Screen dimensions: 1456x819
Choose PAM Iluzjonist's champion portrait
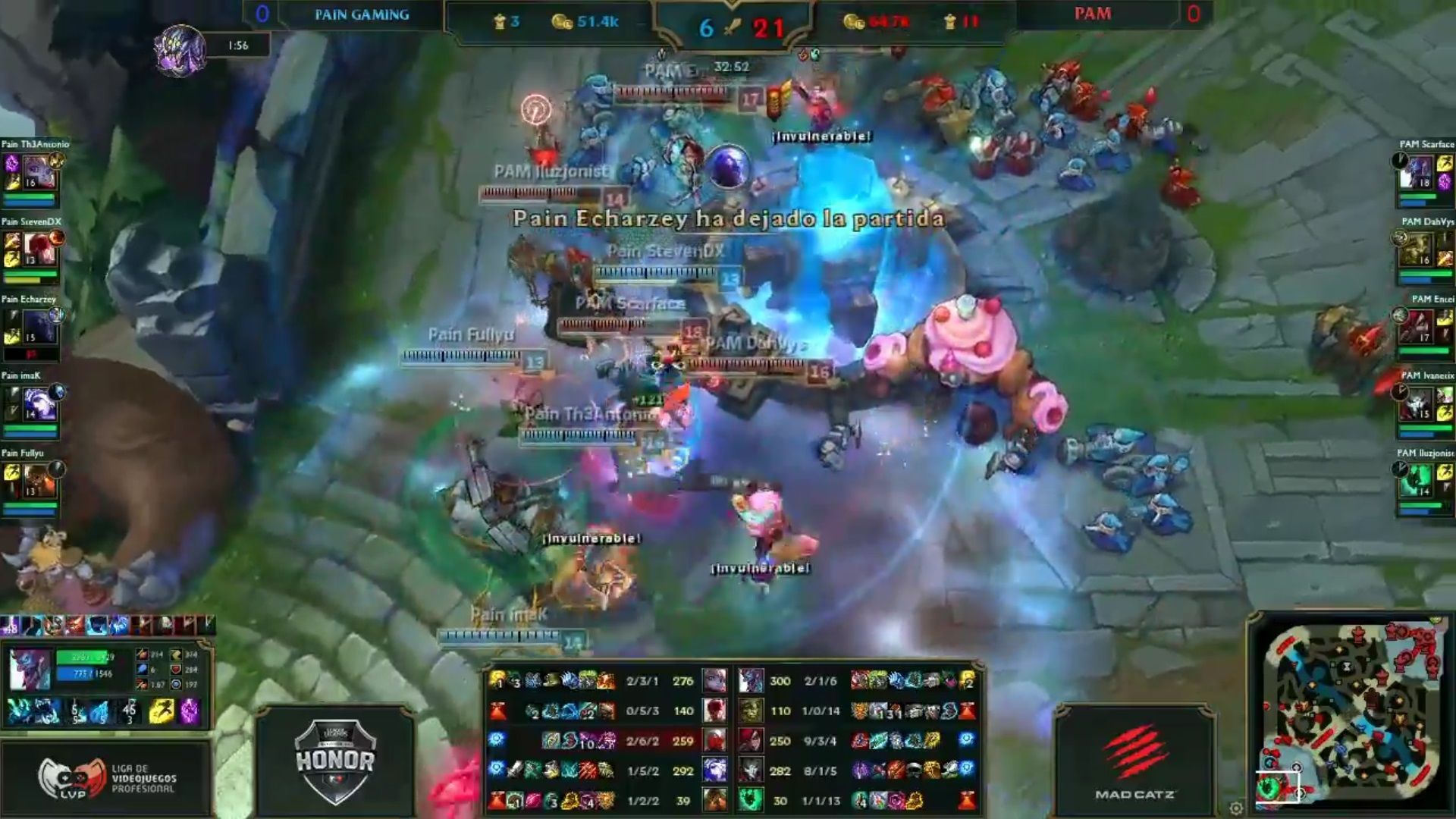pos(1419,481)
